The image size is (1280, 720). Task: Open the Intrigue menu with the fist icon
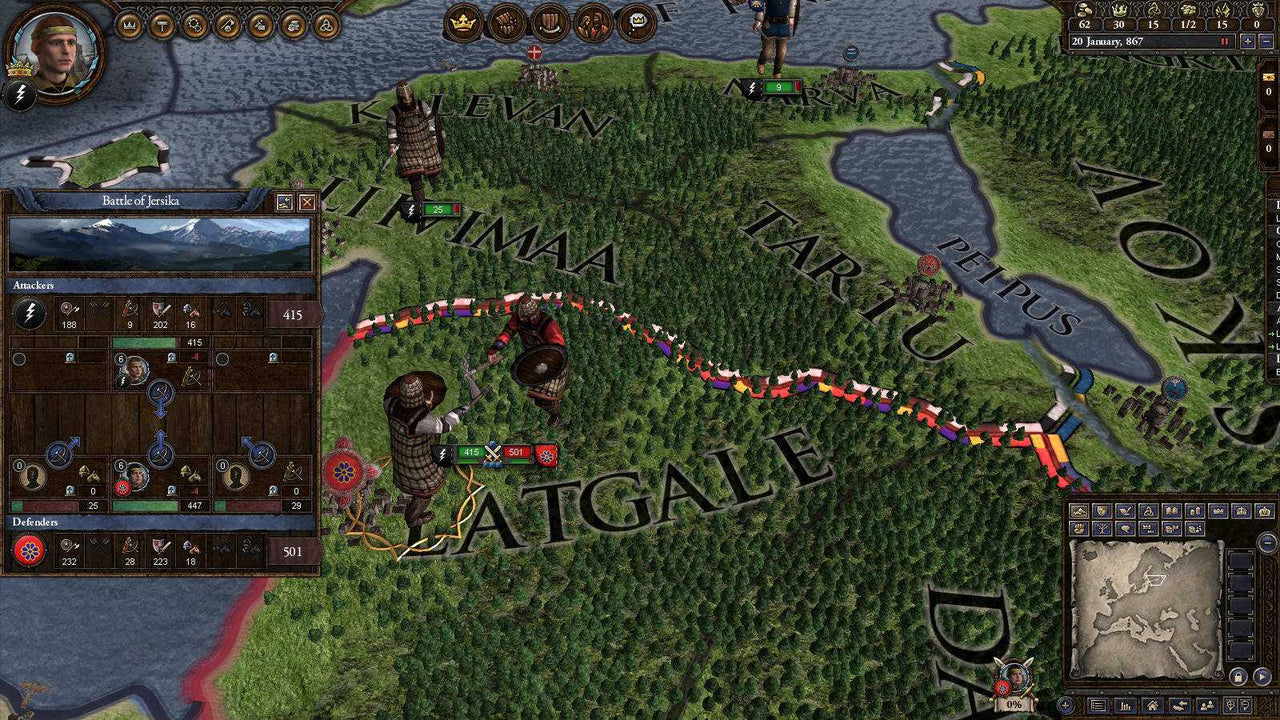(x=506, y=21)
